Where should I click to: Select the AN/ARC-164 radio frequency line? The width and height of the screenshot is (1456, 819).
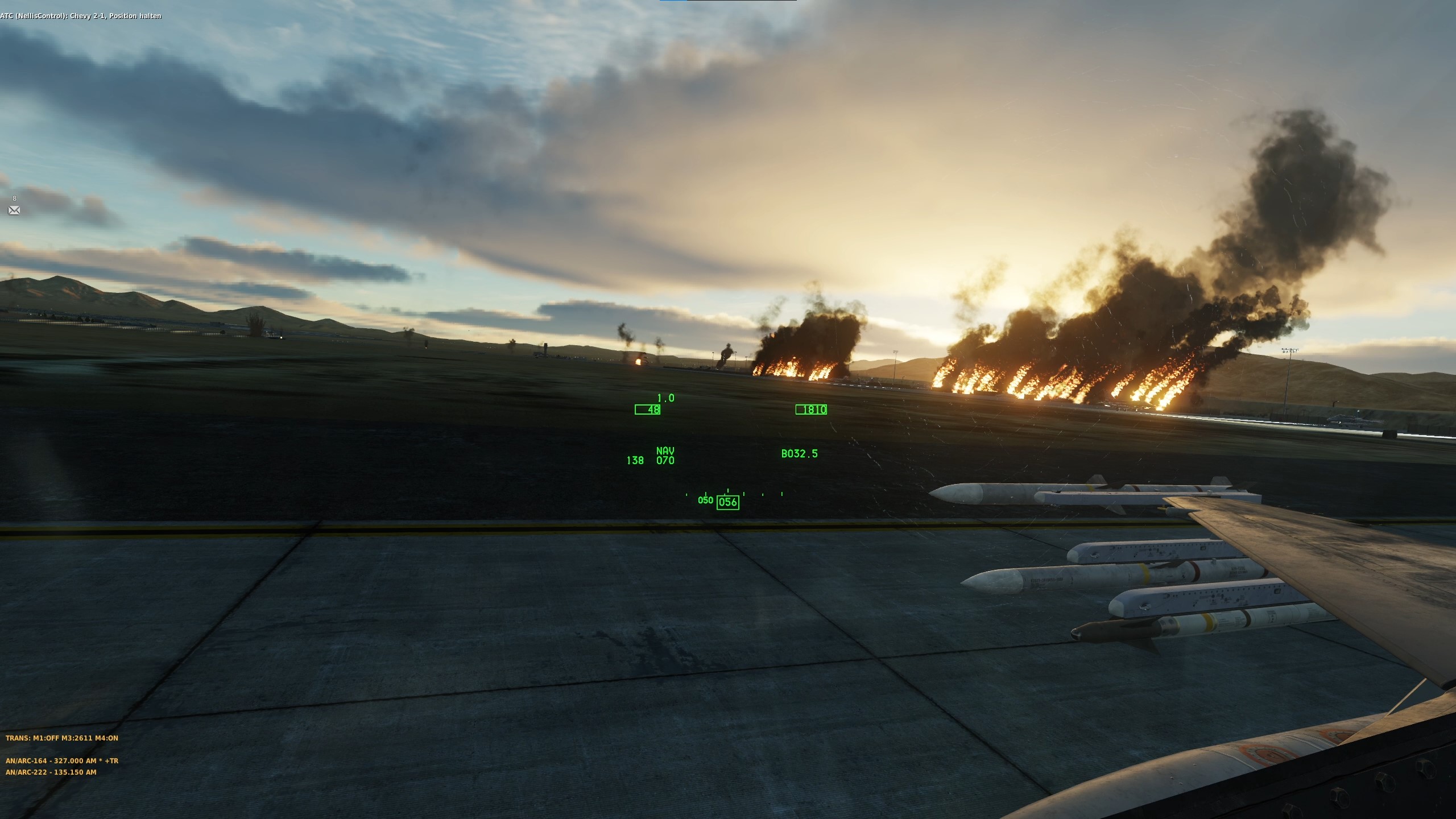63,760
